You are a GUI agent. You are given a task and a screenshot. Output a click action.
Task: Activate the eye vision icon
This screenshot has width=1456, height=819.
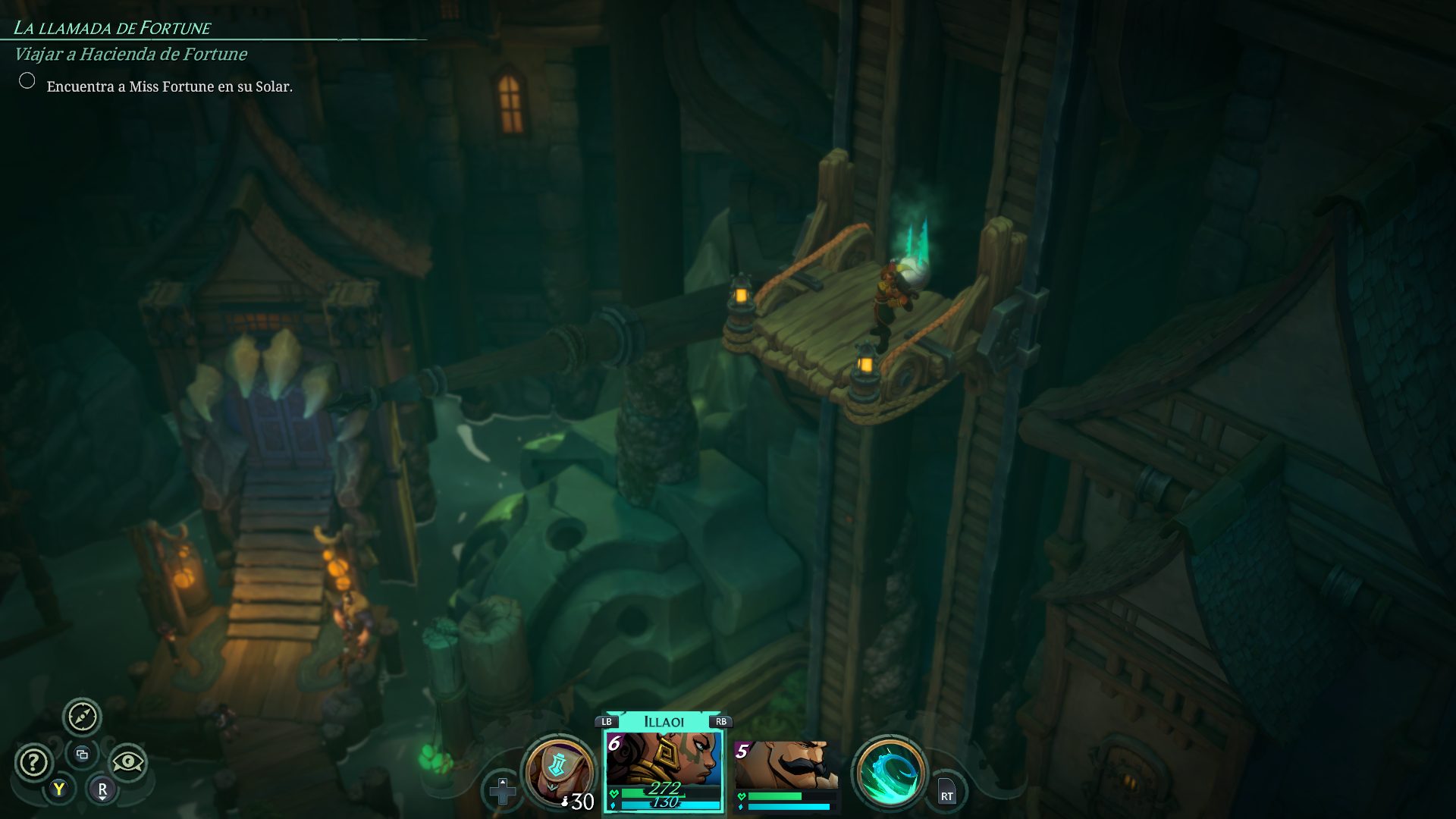click(127, 761)
